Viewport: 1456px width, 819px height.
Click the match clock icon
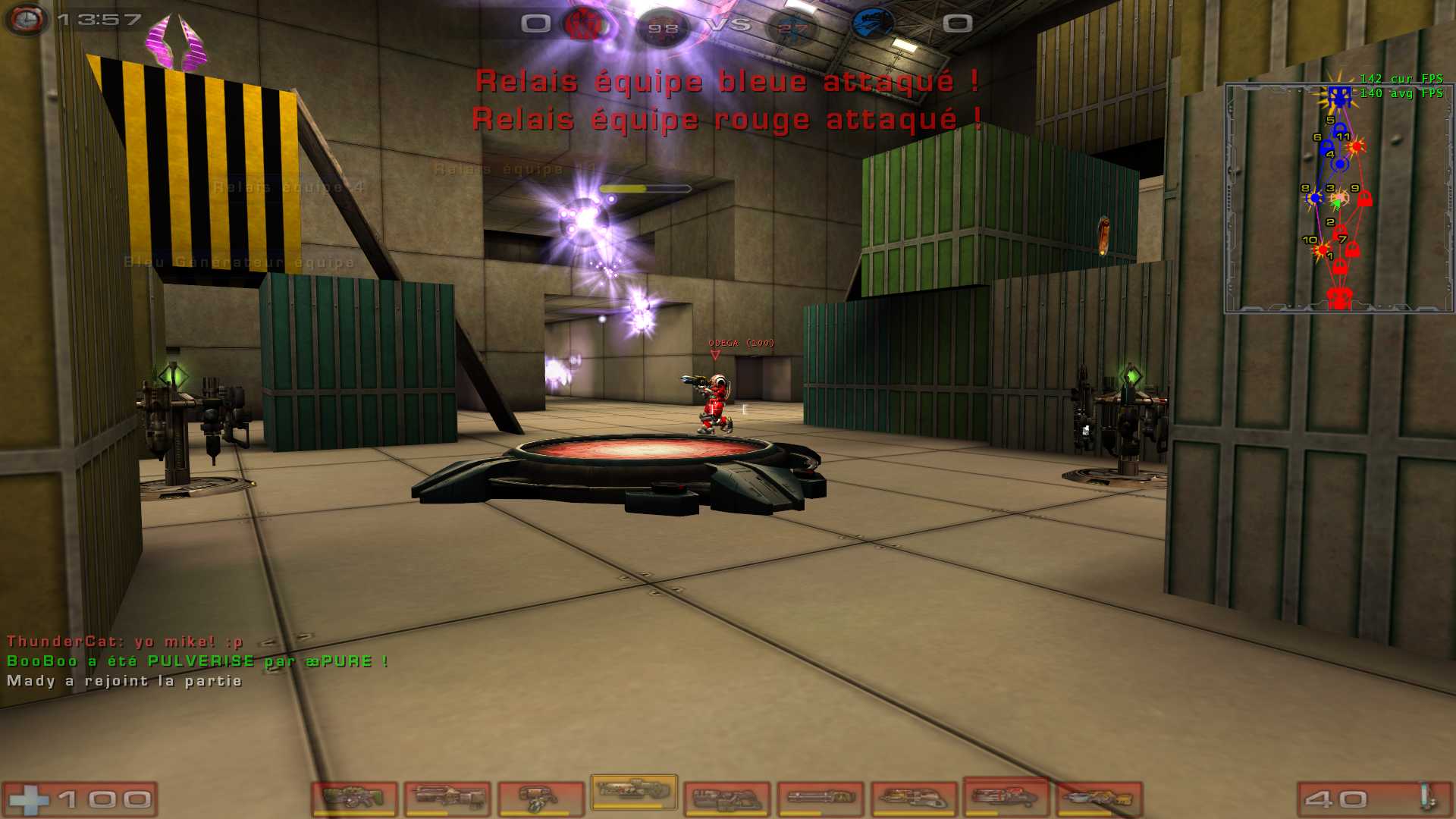pyautogui.click(x=27, y=20)
